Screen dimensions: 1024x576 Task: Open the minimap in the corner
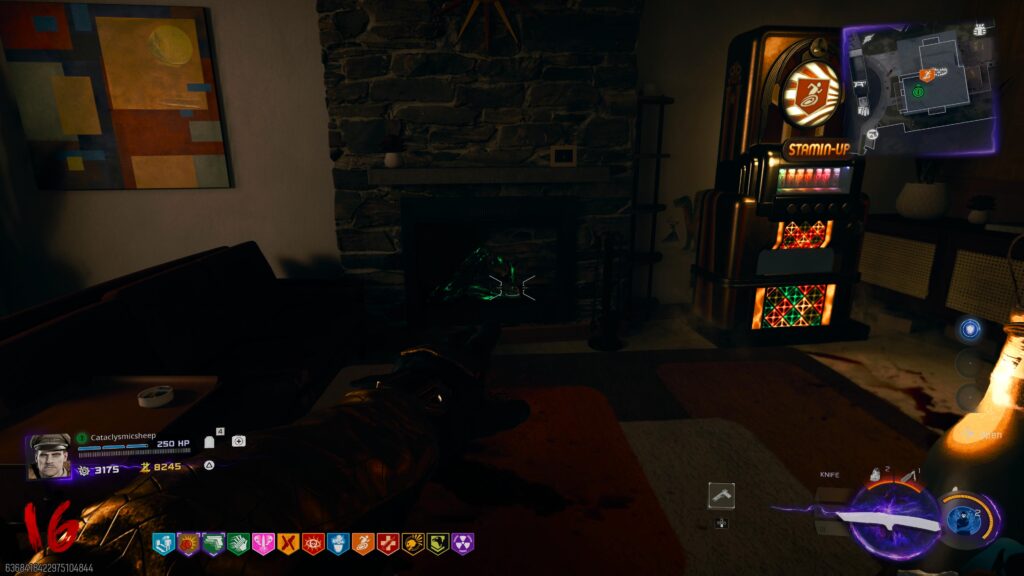tap(921, 88)
